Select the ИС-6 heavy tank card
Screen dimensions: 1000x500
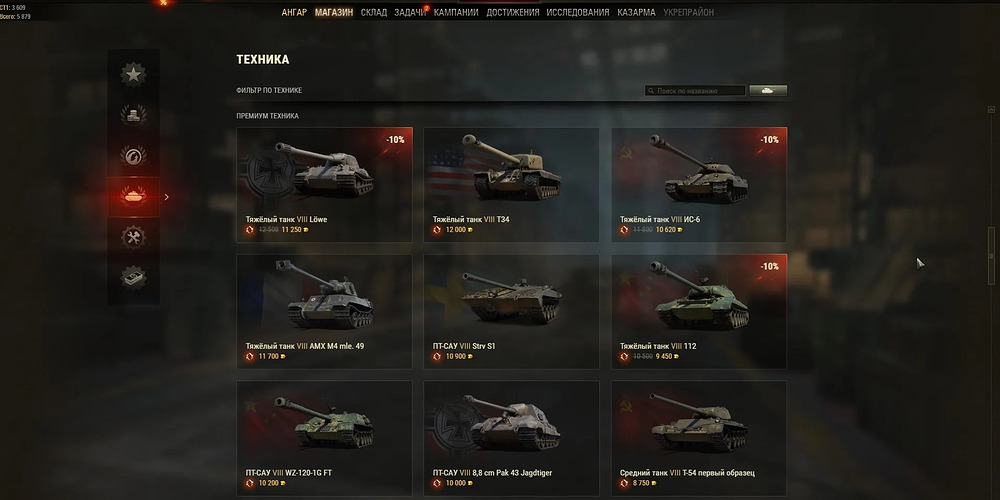tap(699, 184)
